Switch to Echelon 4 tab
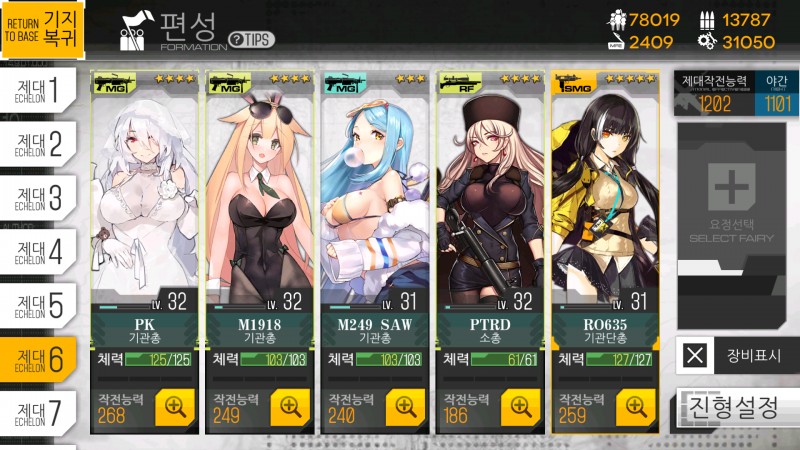Screen dimensions: 800x450 click(39, 251)
